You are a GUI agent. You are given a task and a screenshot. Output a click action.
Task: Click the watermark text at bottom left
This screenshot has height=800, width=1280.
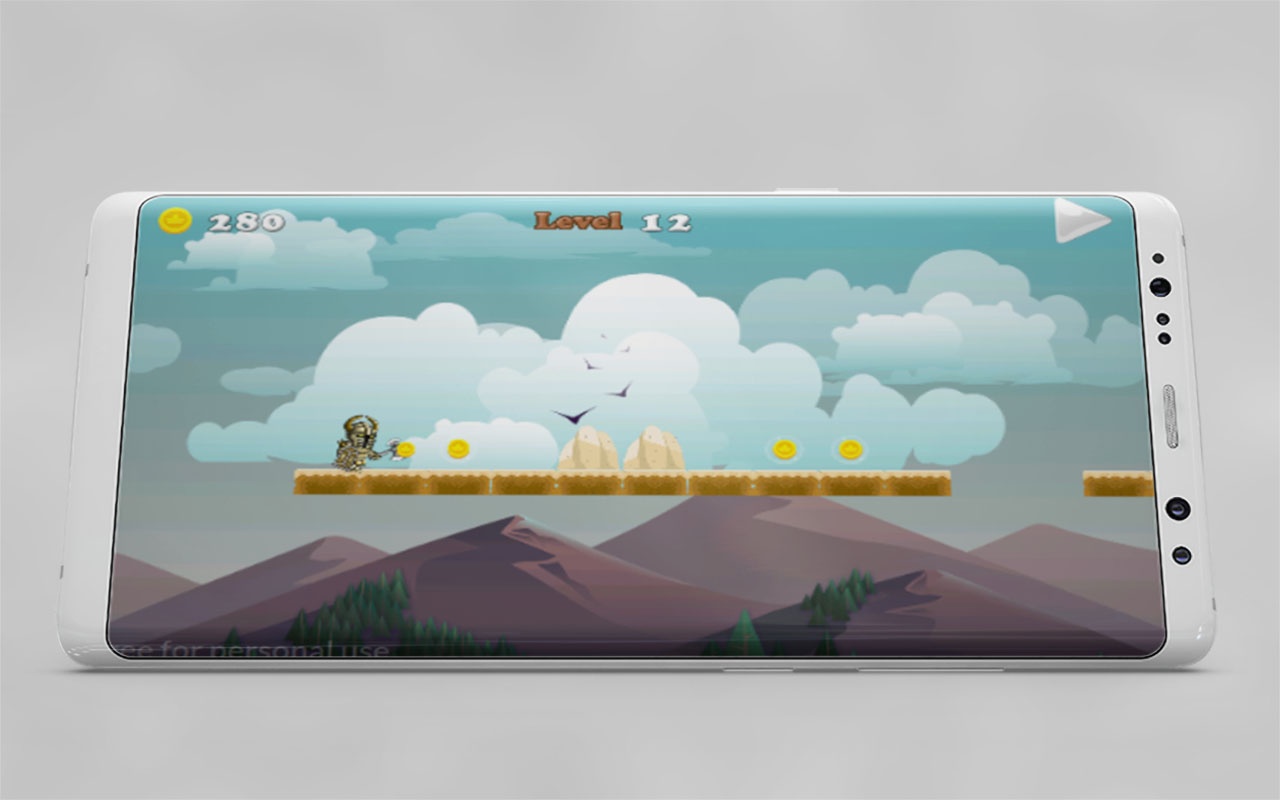pyautogui.click(x=255, y=650)
